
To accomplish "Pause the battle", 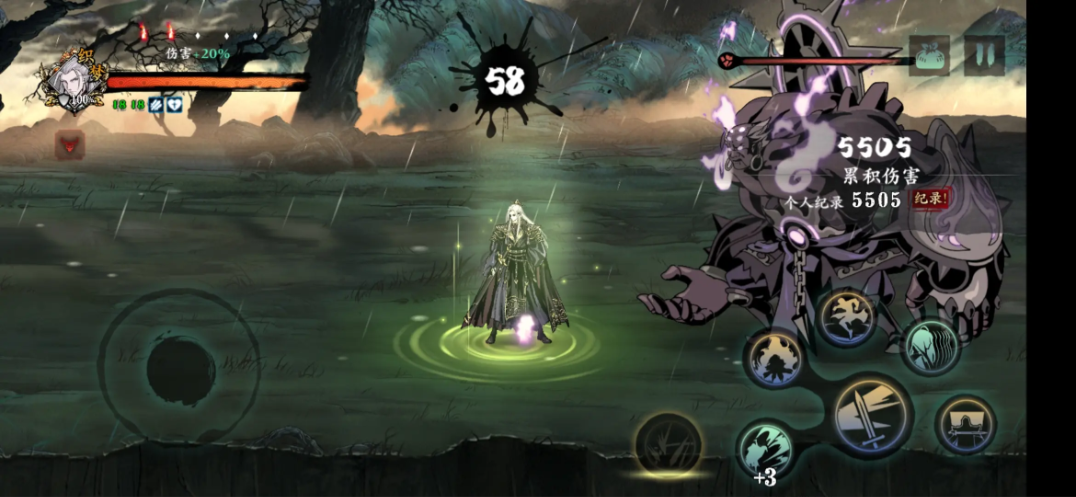I will pyautogui.click(x=984, y=54).
